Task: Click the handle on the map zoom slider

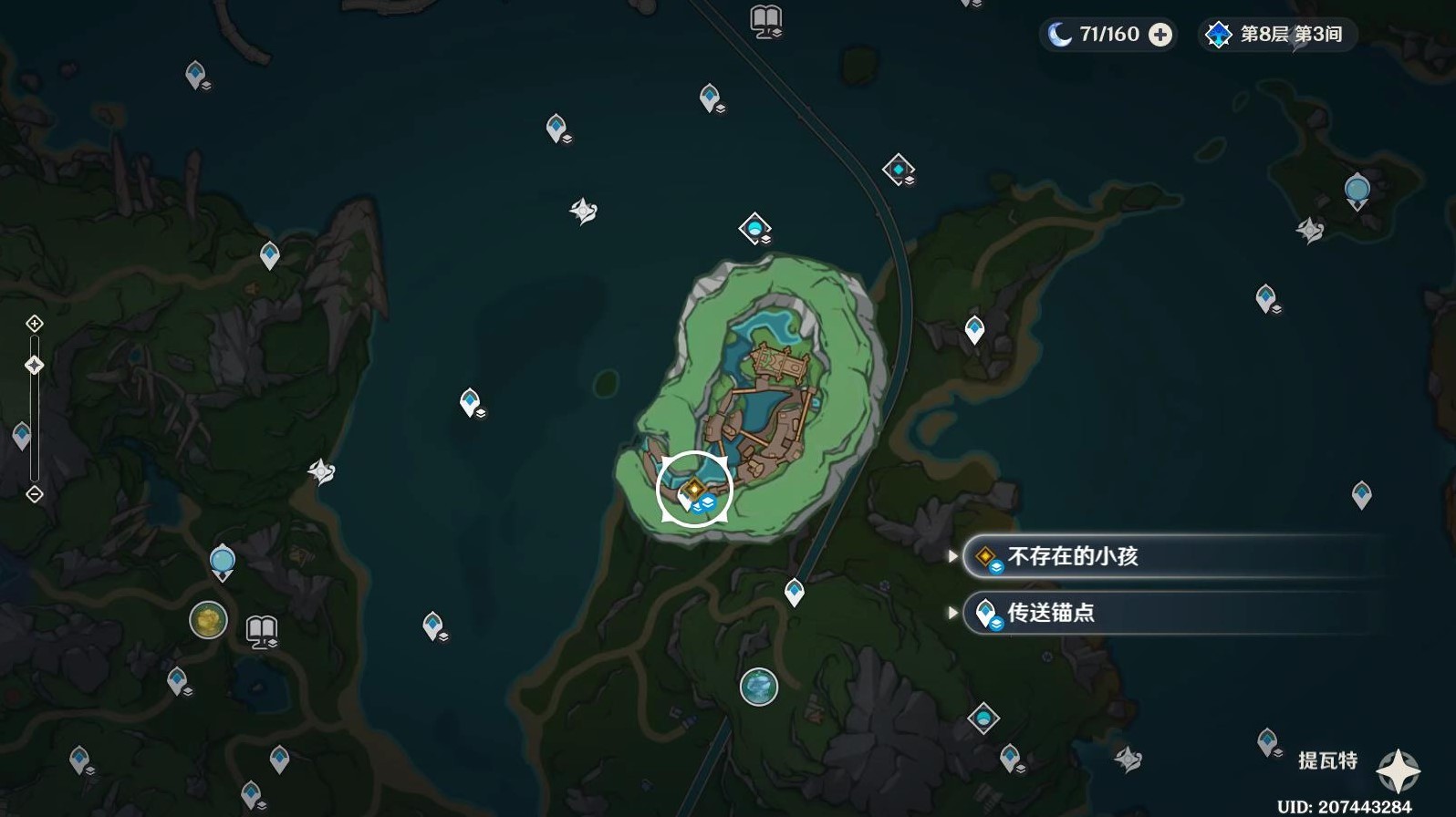Action: pos(34,365)
